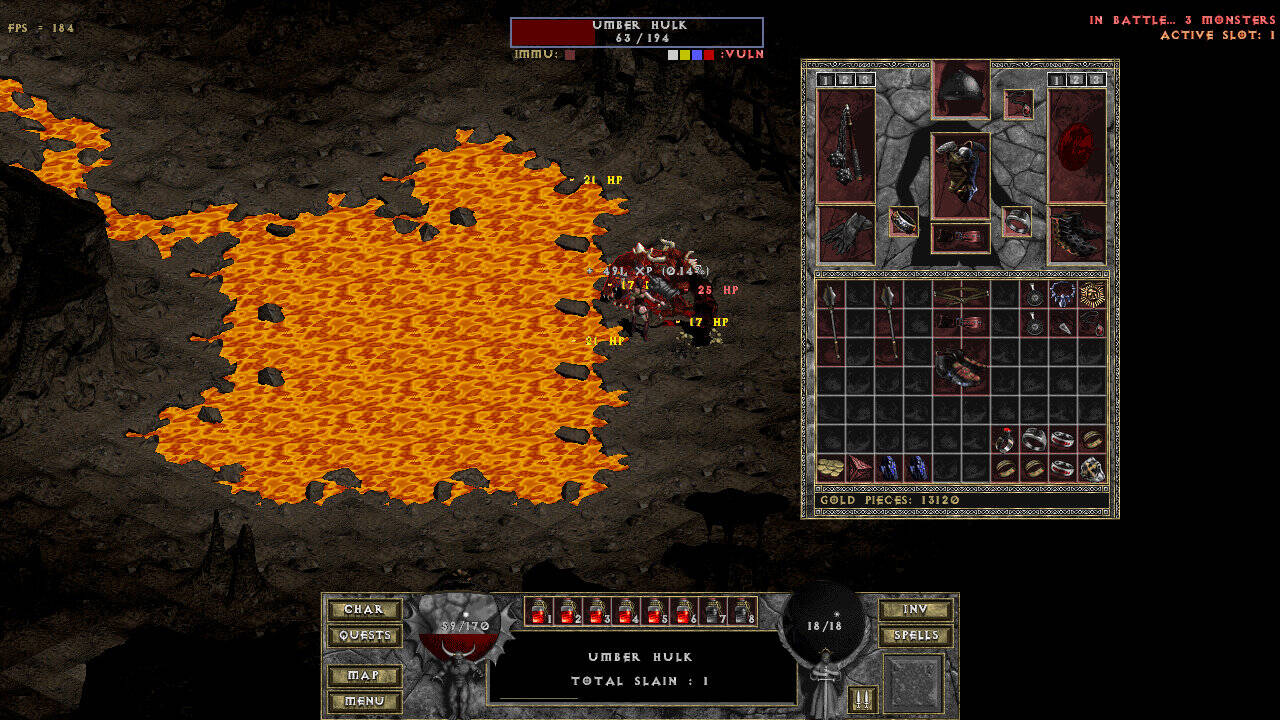Select the equipped gloves slot

(846, 234)
